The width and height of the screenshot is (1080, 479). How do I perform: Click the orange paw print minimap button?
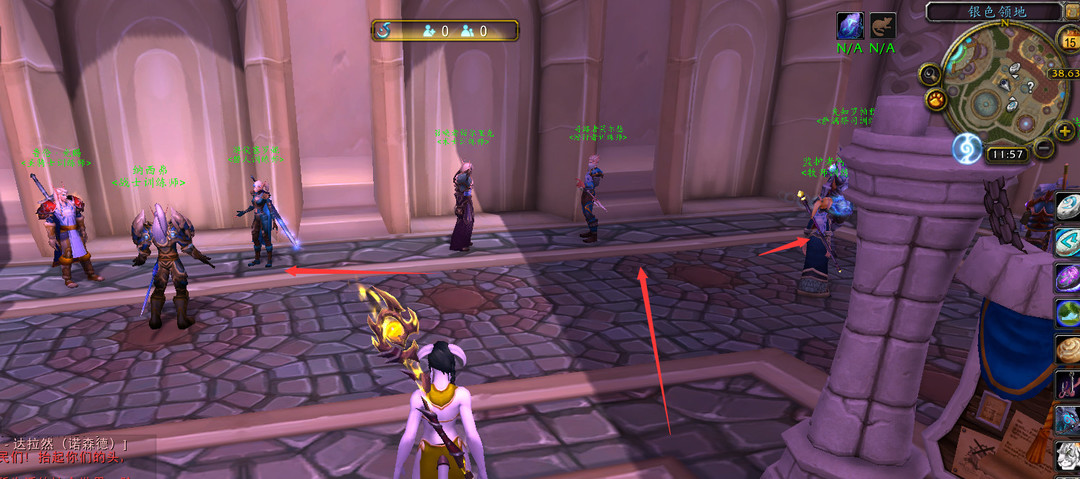(937, 101)
